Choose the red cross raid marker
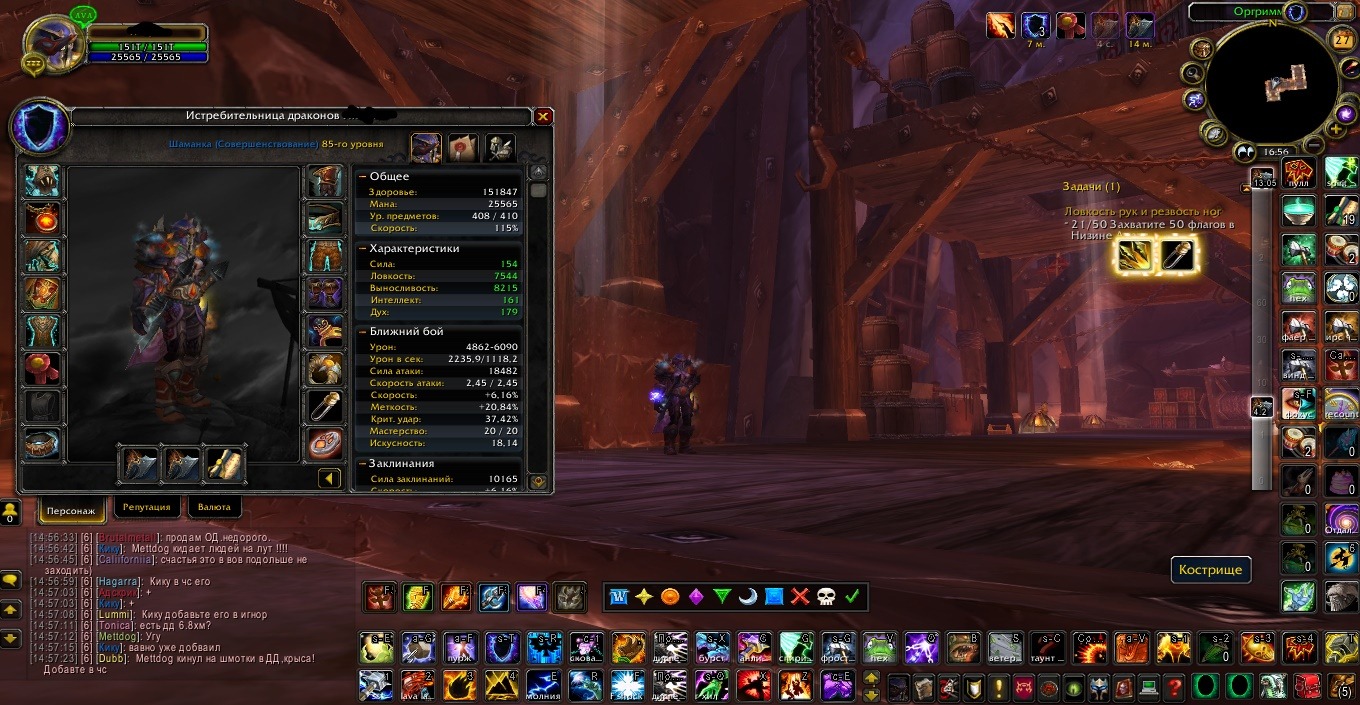 pos(799,597)
